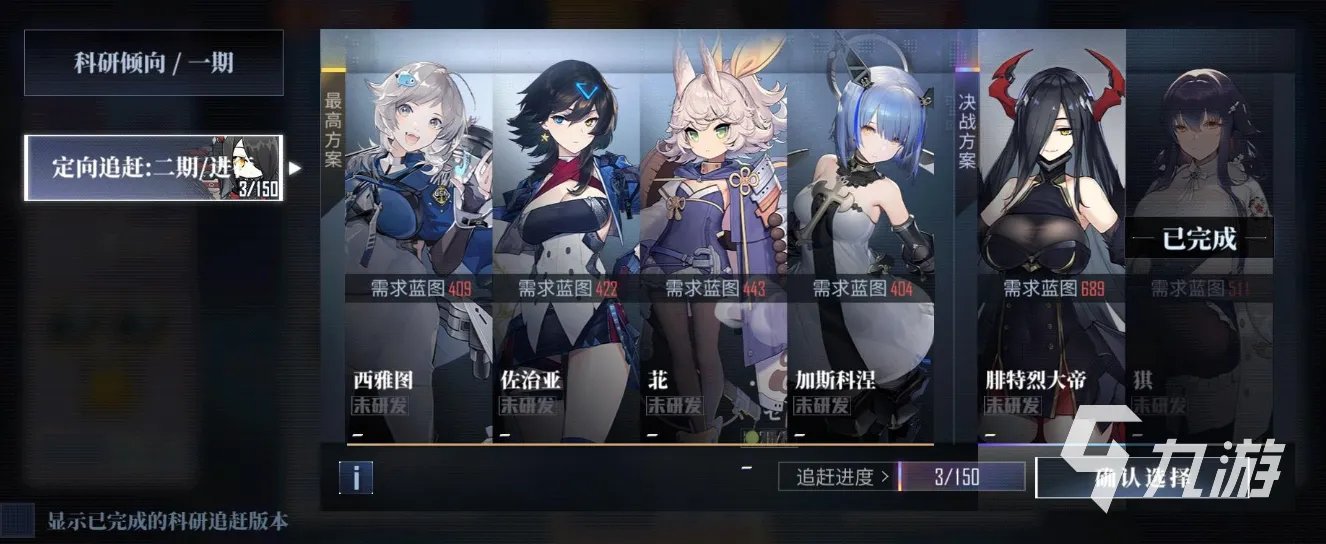Viewport: 1326px width, 544px height.
Task: Toggle 显示已完成的科研追赶版本 checkbox
Action: point(16,521)
